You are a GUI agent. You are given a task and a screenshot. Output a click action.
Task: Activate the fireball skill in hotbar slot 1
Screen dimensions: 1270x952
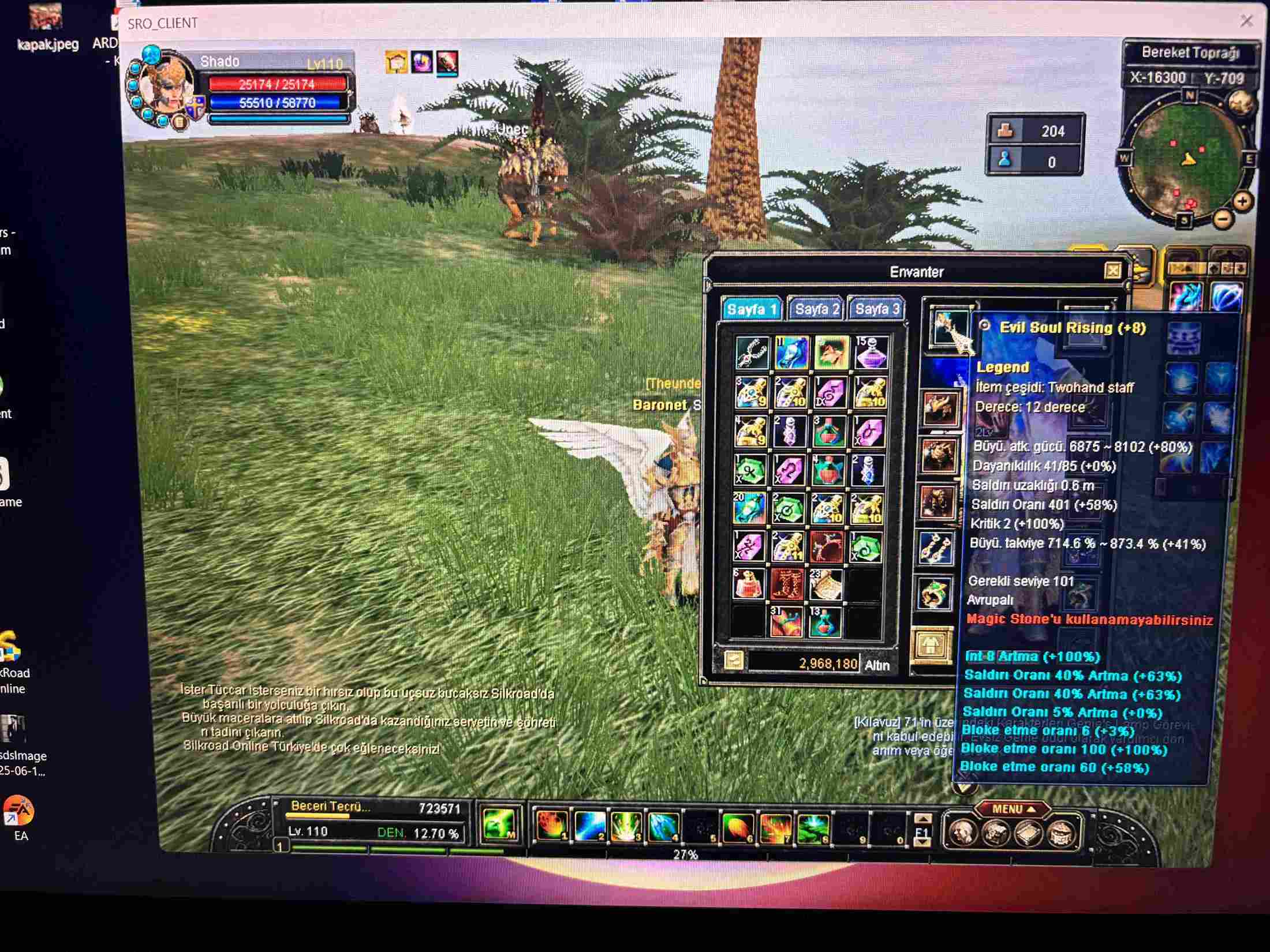551,826
